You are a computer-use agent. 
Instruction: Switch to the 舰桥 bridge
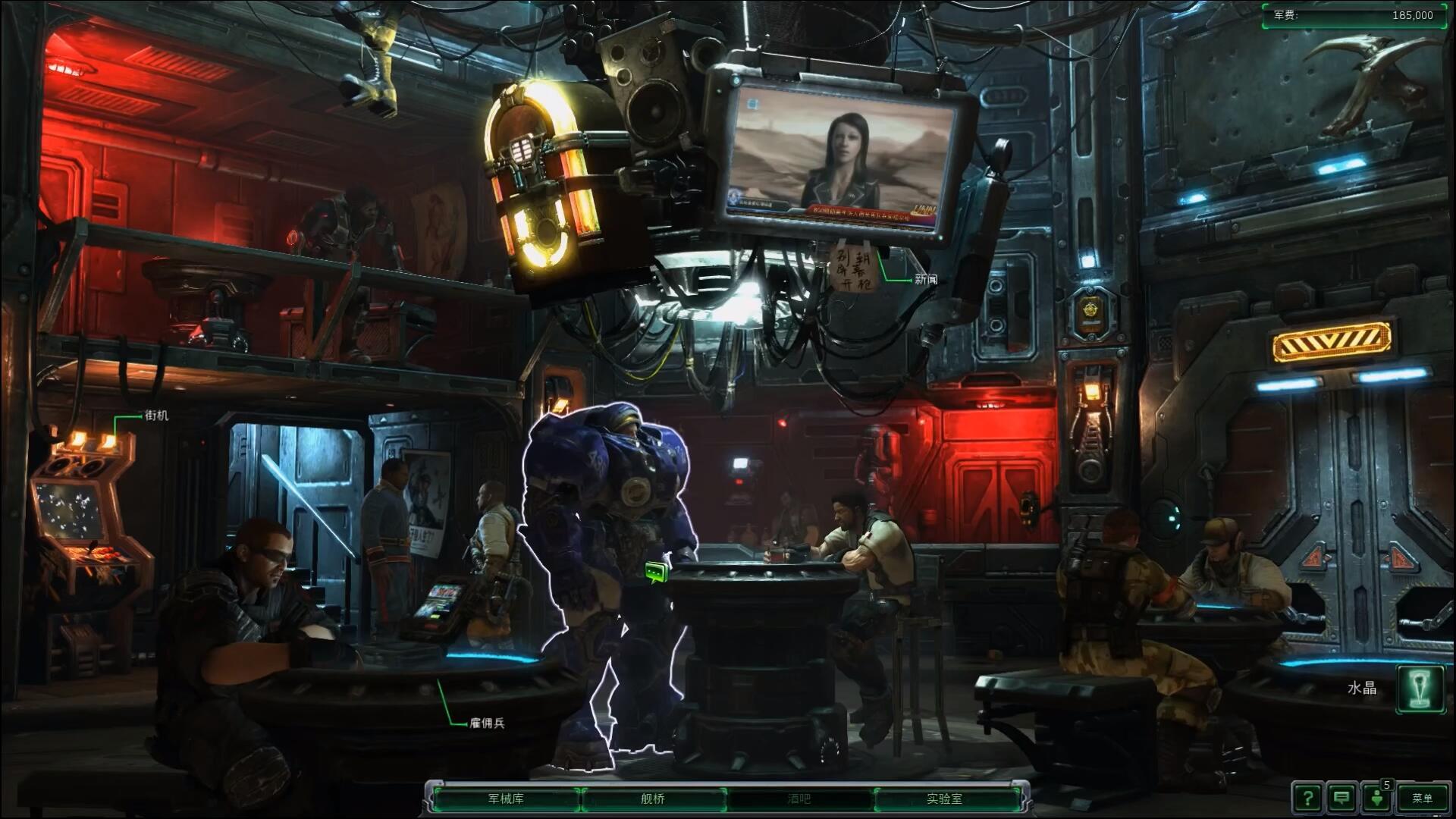652,799
